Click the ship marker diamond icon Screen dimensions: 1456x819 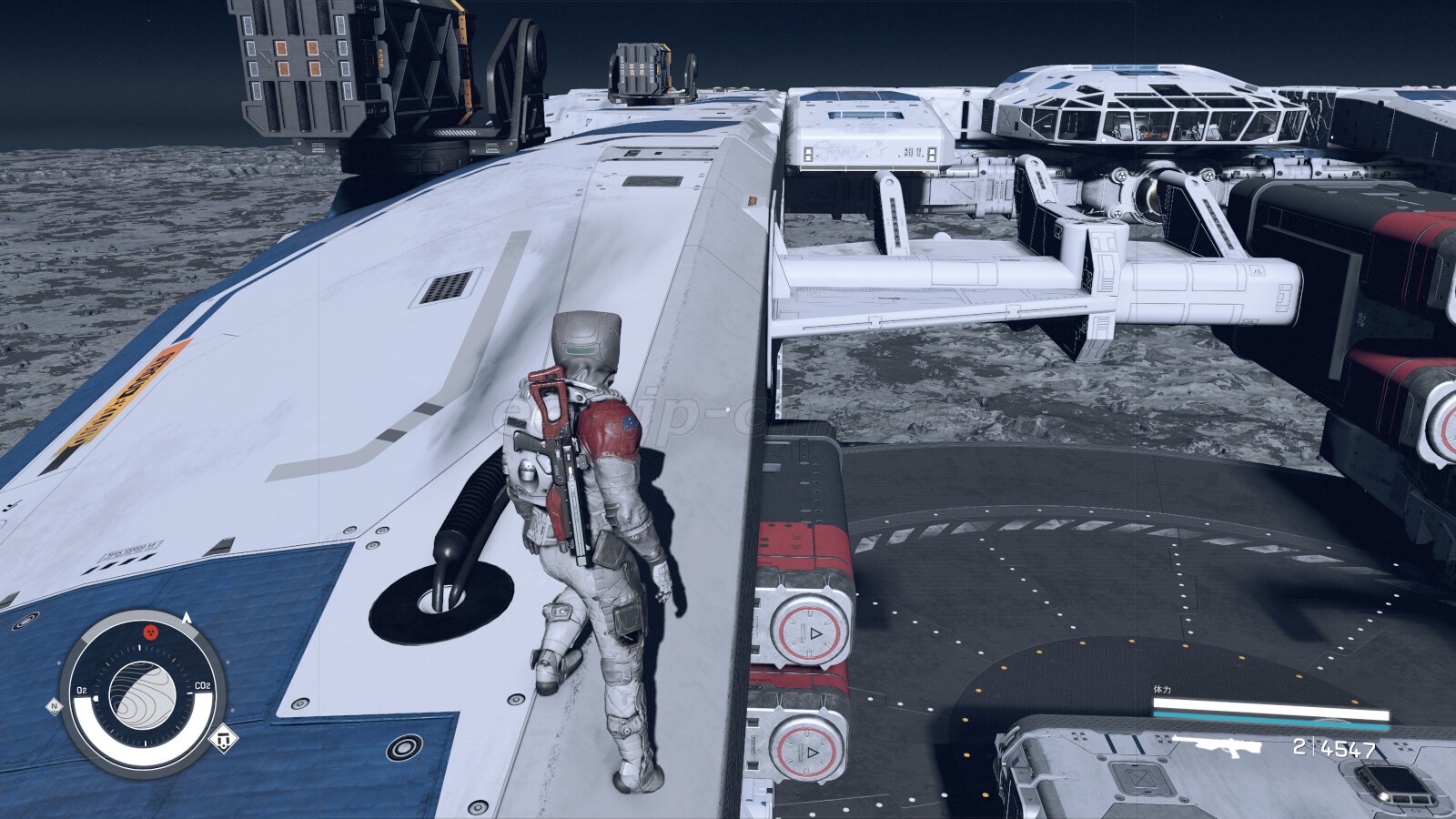pyautogui.click(x=222, y=739)
